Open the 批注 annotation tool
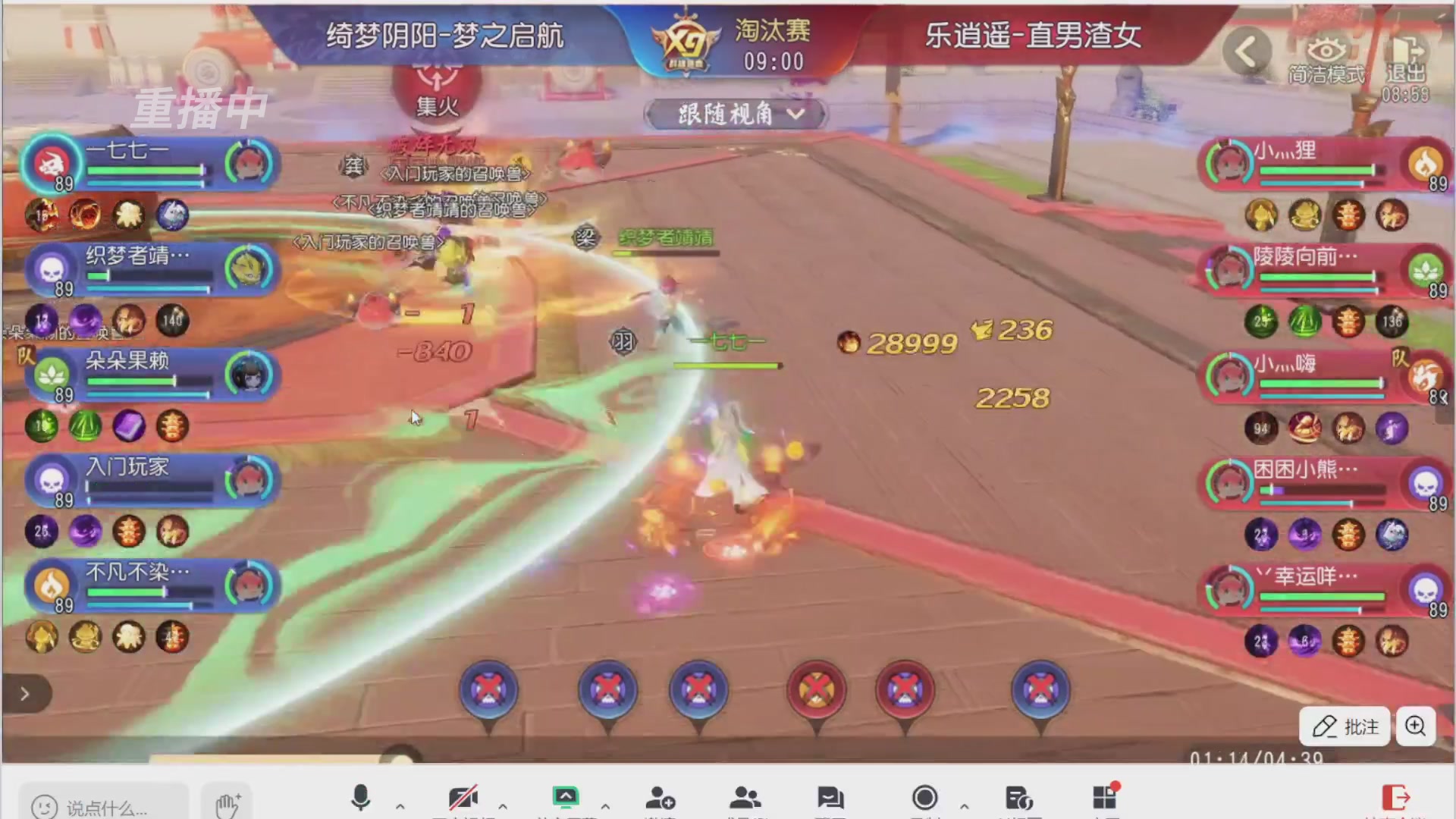The height and width of the screenshot is (819, 1456). (1344, 726)
